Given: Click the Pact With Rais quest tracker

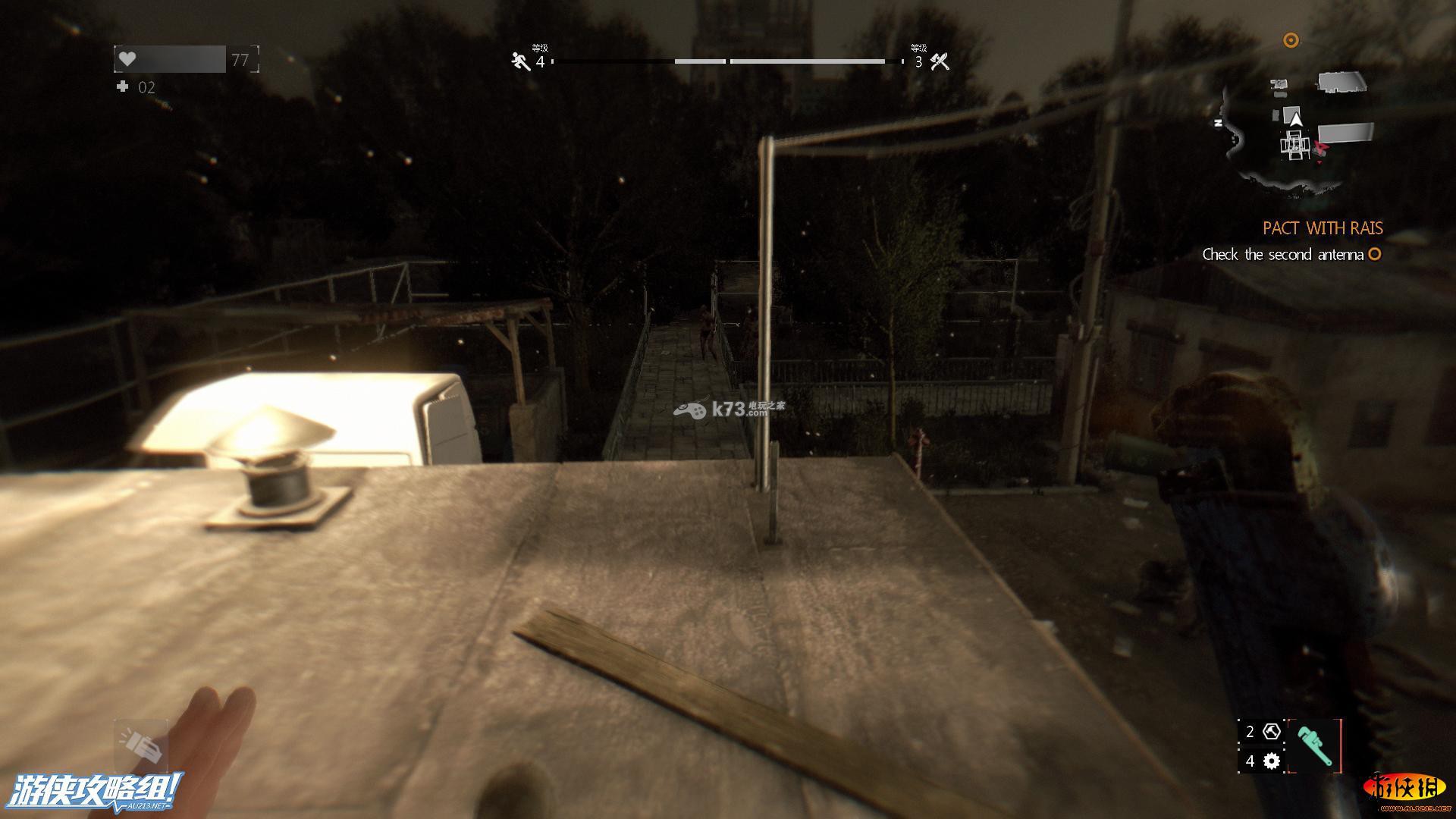Looking at the screenshot, I should [x=1323, y=228].
